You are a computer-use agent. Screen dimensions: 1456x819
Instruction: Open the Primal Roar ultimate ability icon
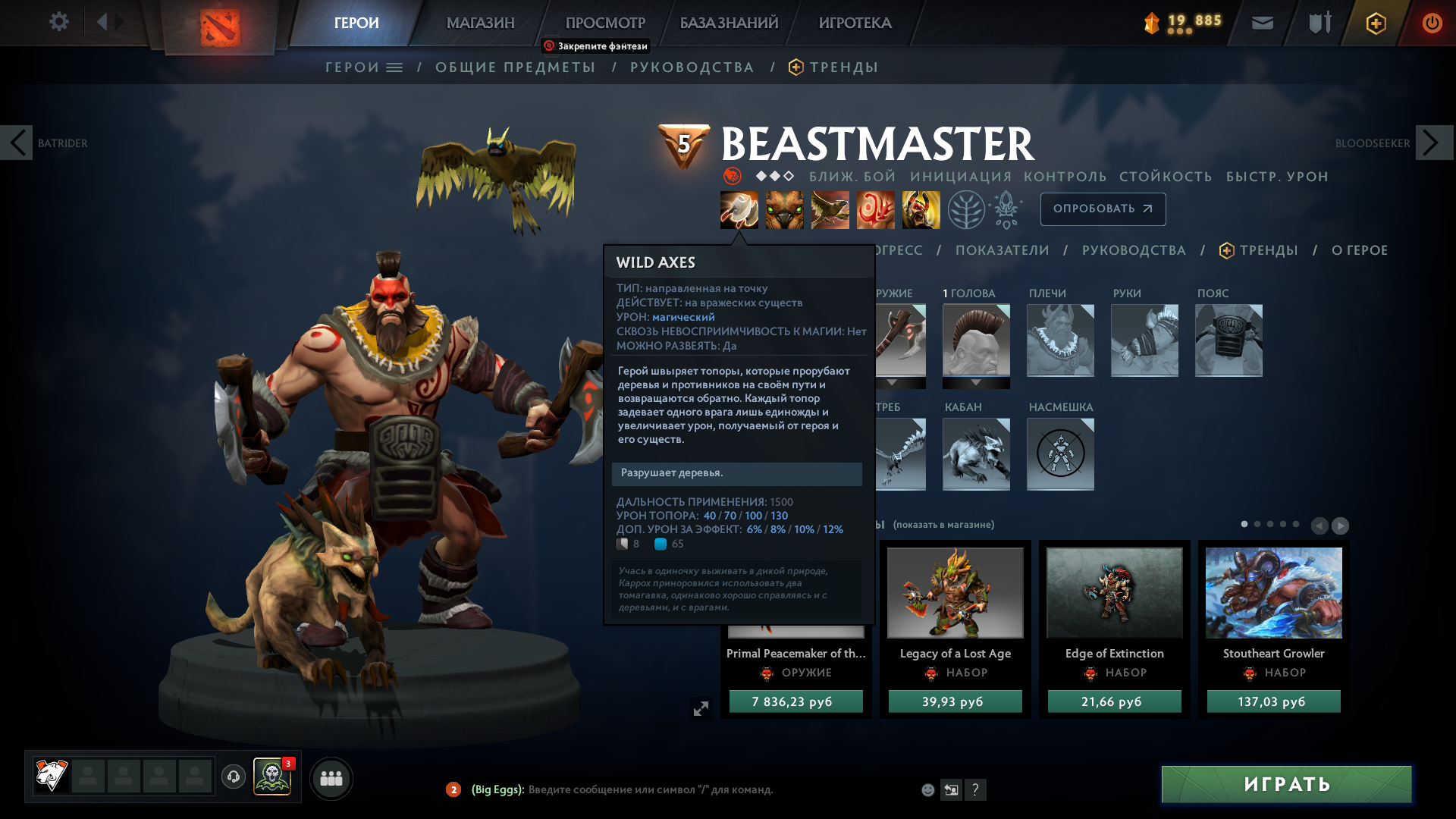[920, 209]
